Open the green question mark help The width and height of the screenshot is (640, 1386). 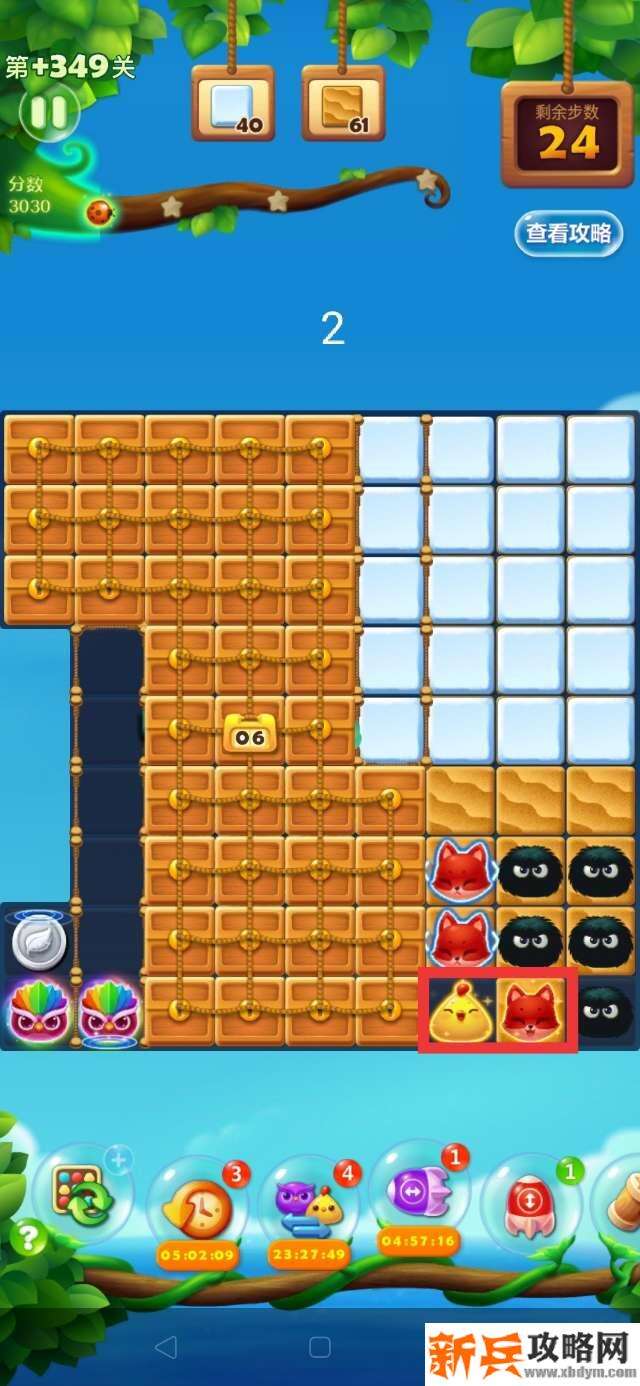click(x=27, y=1240)
